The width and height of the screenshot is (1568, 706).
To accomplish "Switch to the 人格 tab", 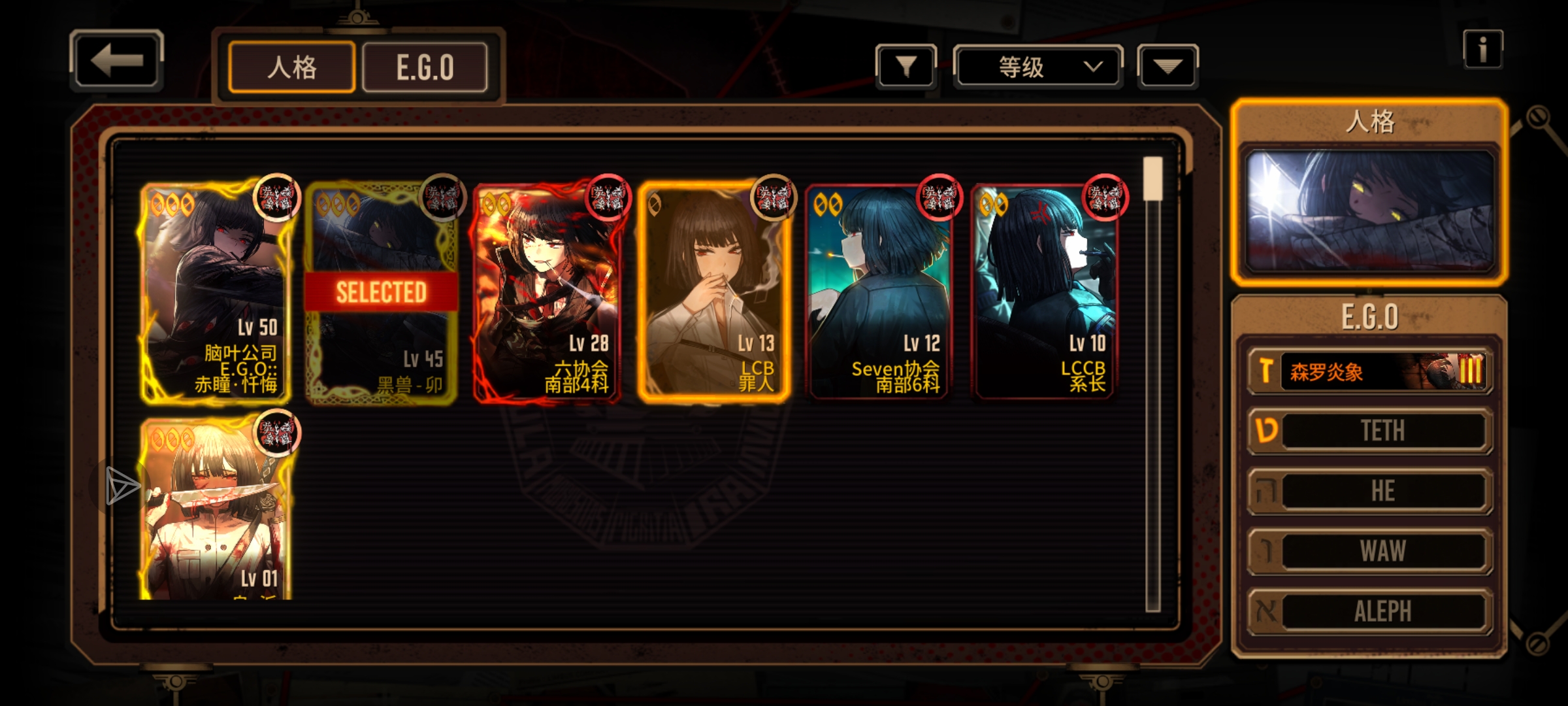I will tap(292, 67).
